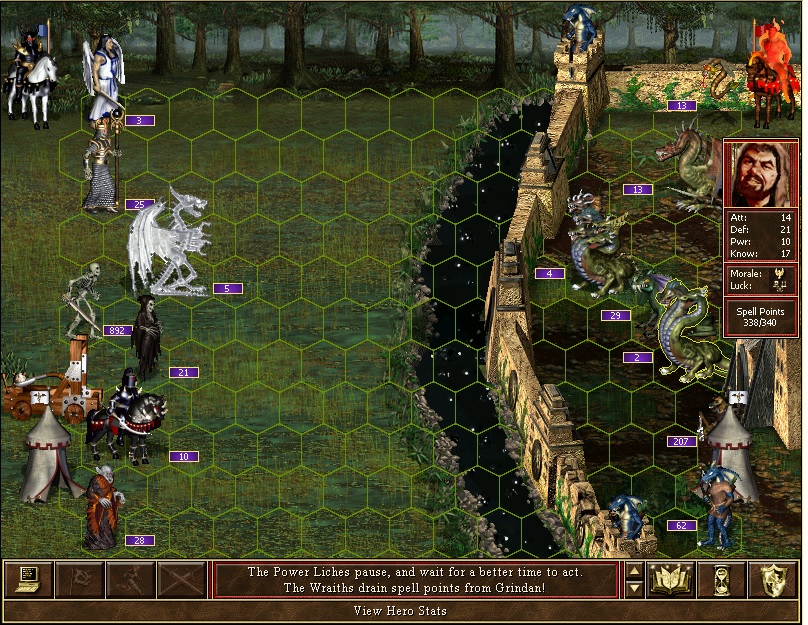This screenshot has width=808, height=625.
Task: Click the surrender flag button
Action: (x=79, y=580)
